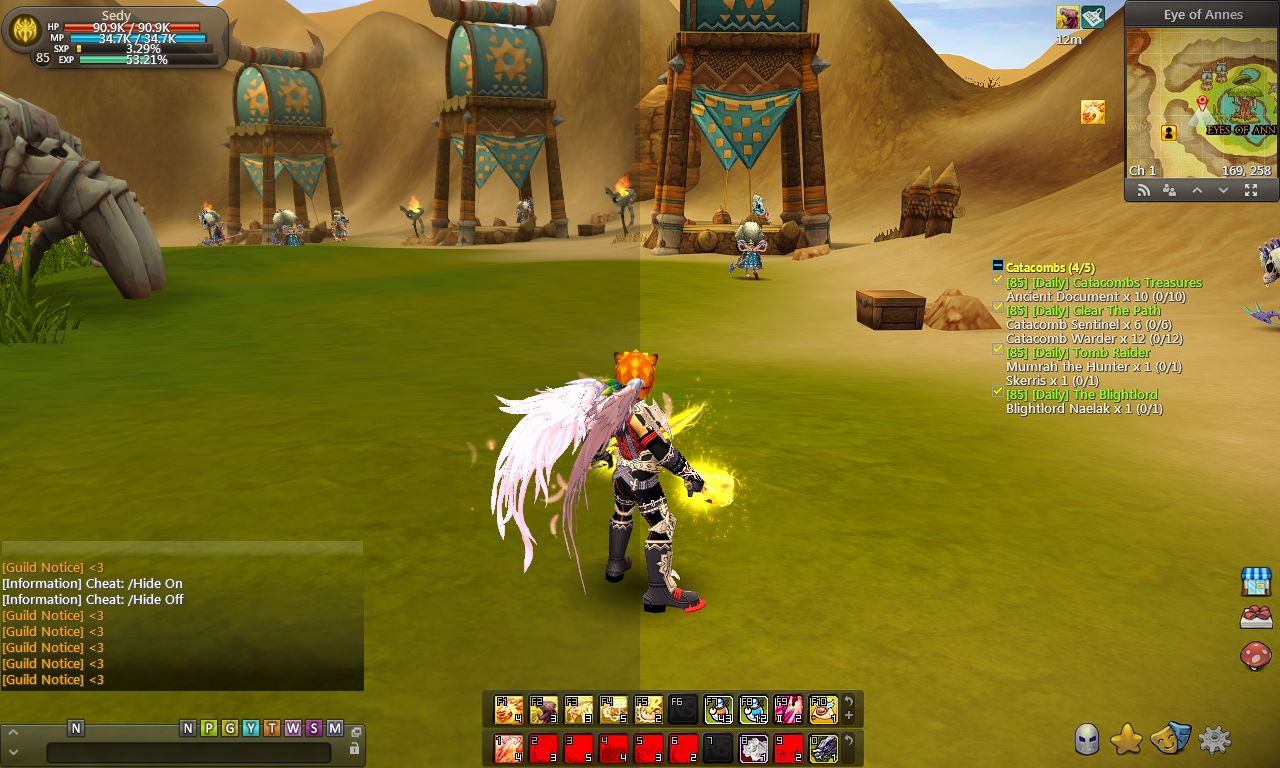Select the Catacombs Treasures daily quest
Image resolution: width=1280 pixels, height=768 pixels.
click(x=1137, y=283)
